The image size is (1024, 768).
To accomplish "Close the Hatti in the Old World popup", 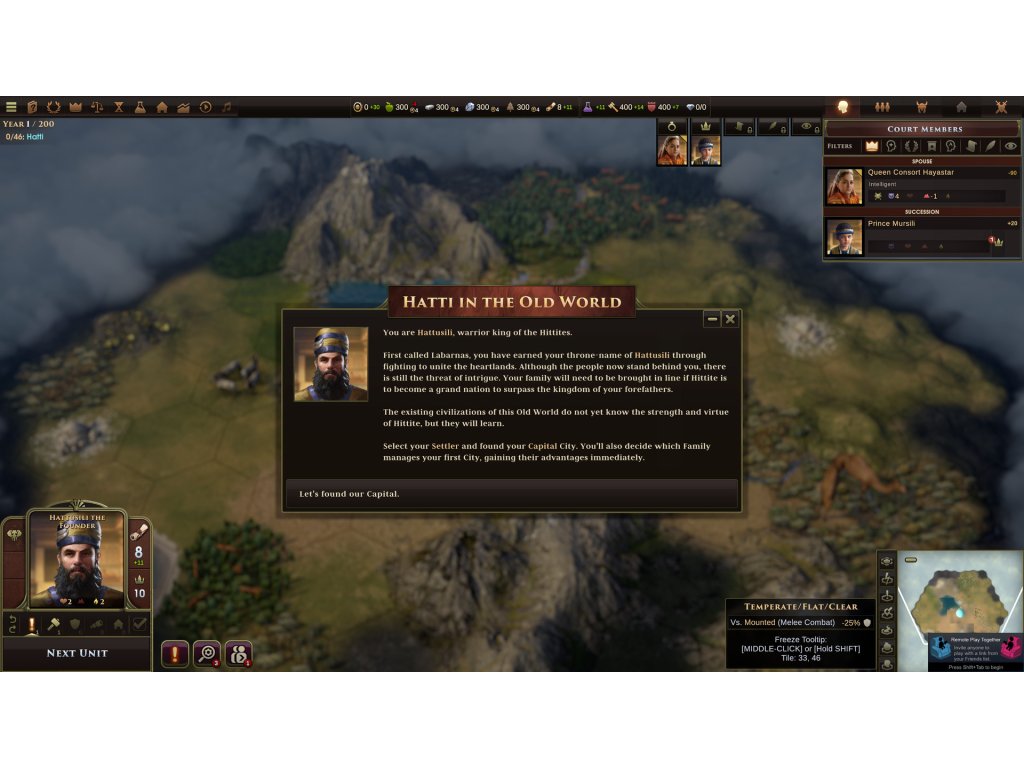I will coord(730,319).
